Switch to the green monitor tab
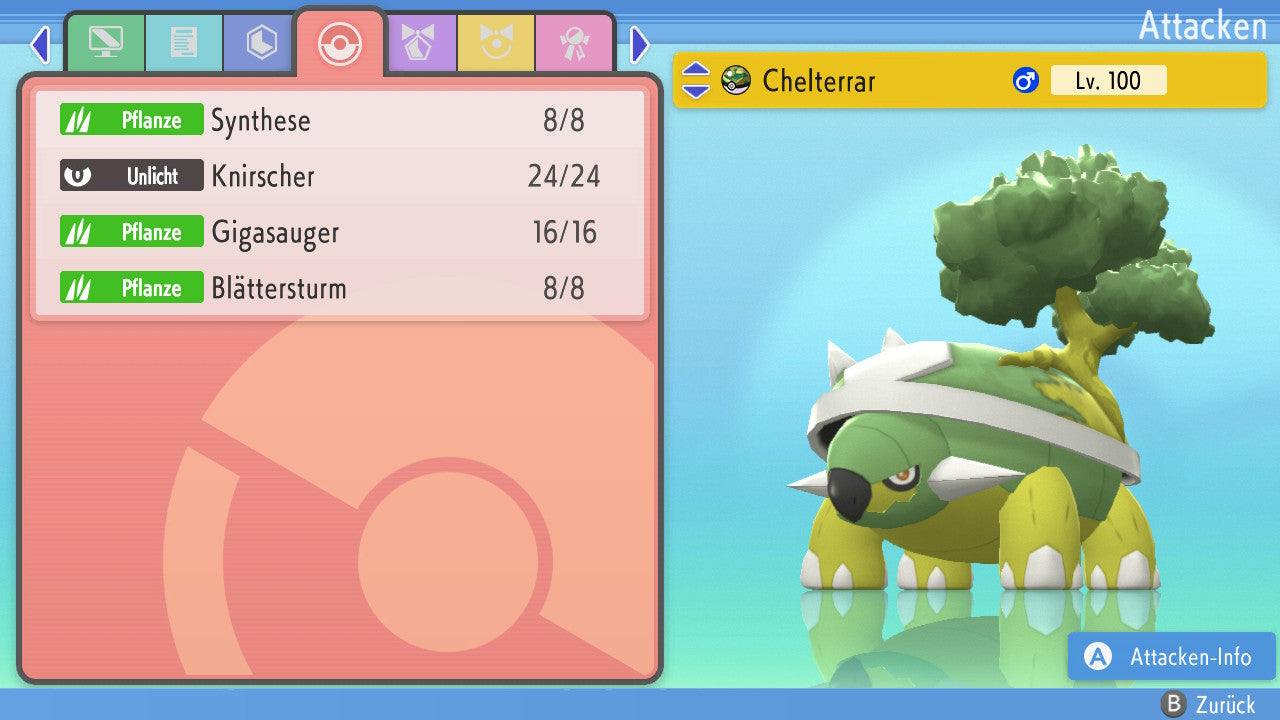1280x720 pixels. click(x=105, y=44)
